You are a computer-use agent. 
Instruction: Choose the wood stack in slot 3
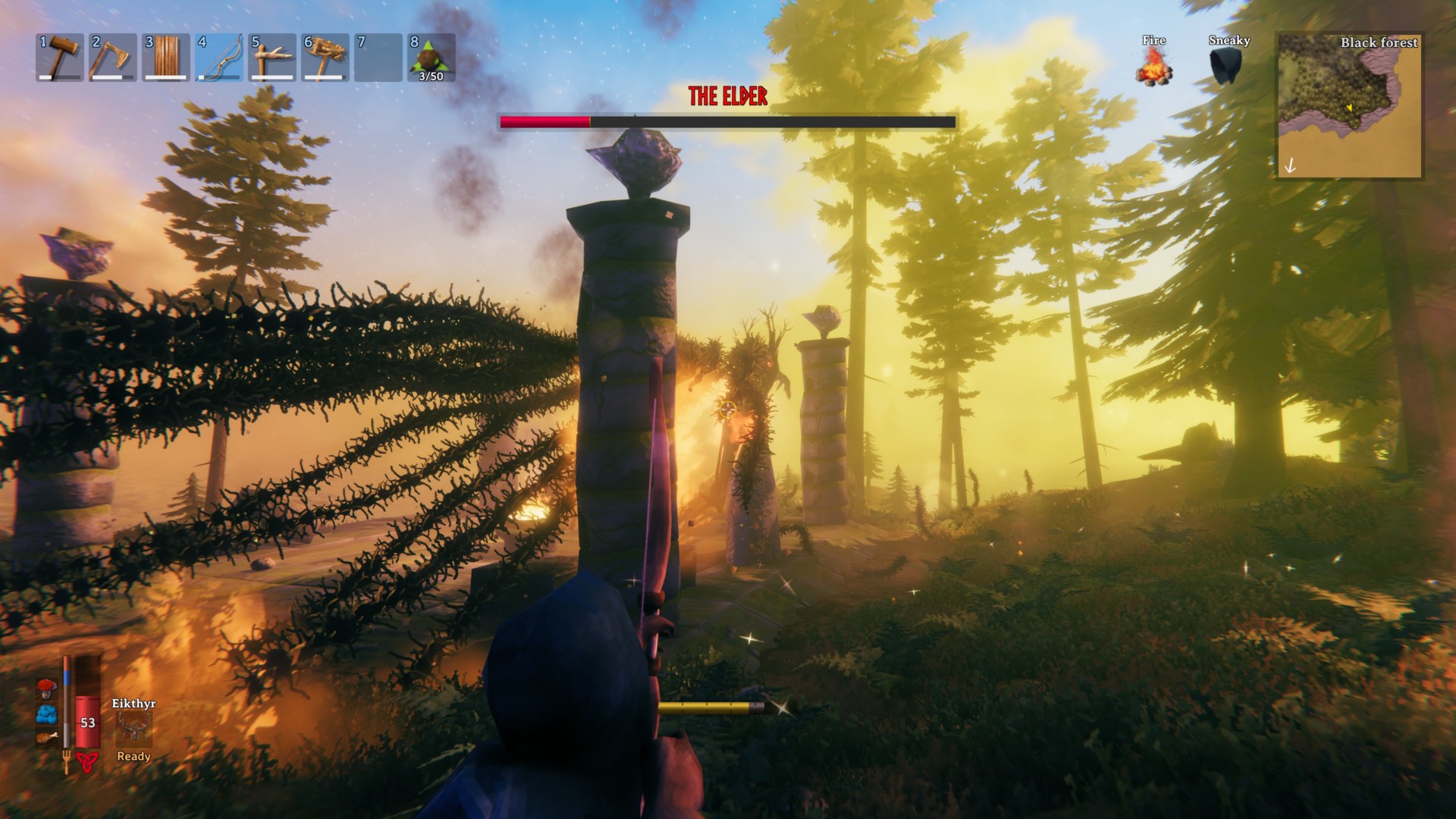166,58
